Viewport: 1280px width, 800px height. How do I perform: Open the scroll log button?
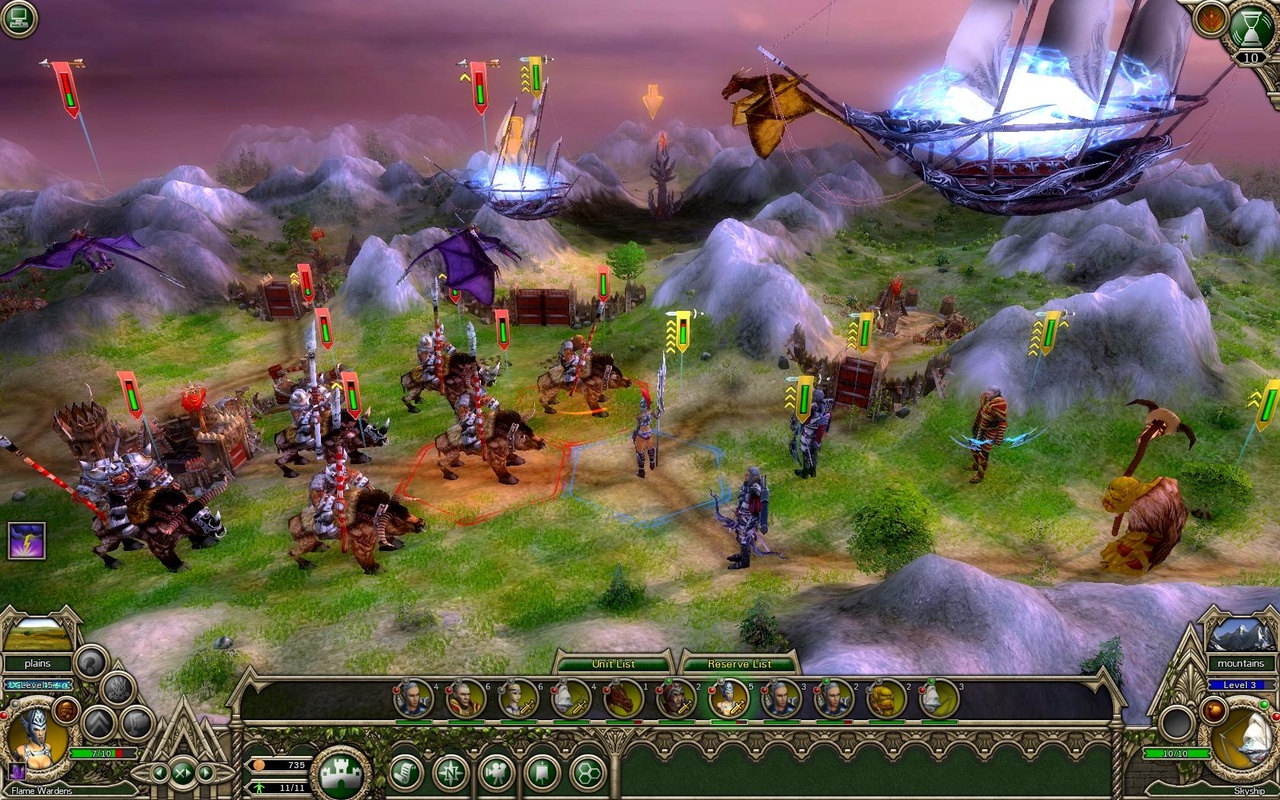405,773
